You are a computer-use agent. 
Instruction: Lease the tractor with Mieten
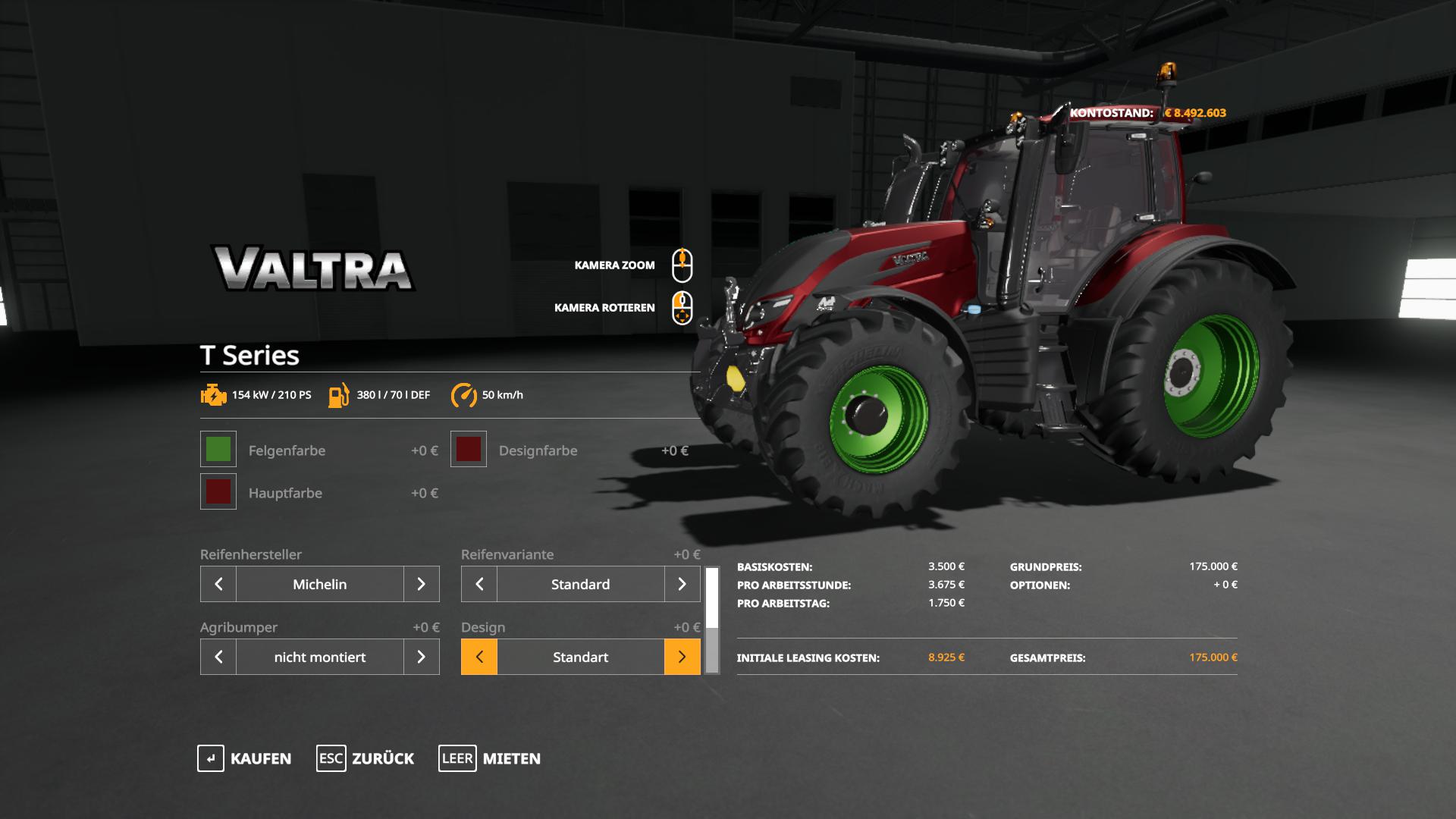point(490,758)
